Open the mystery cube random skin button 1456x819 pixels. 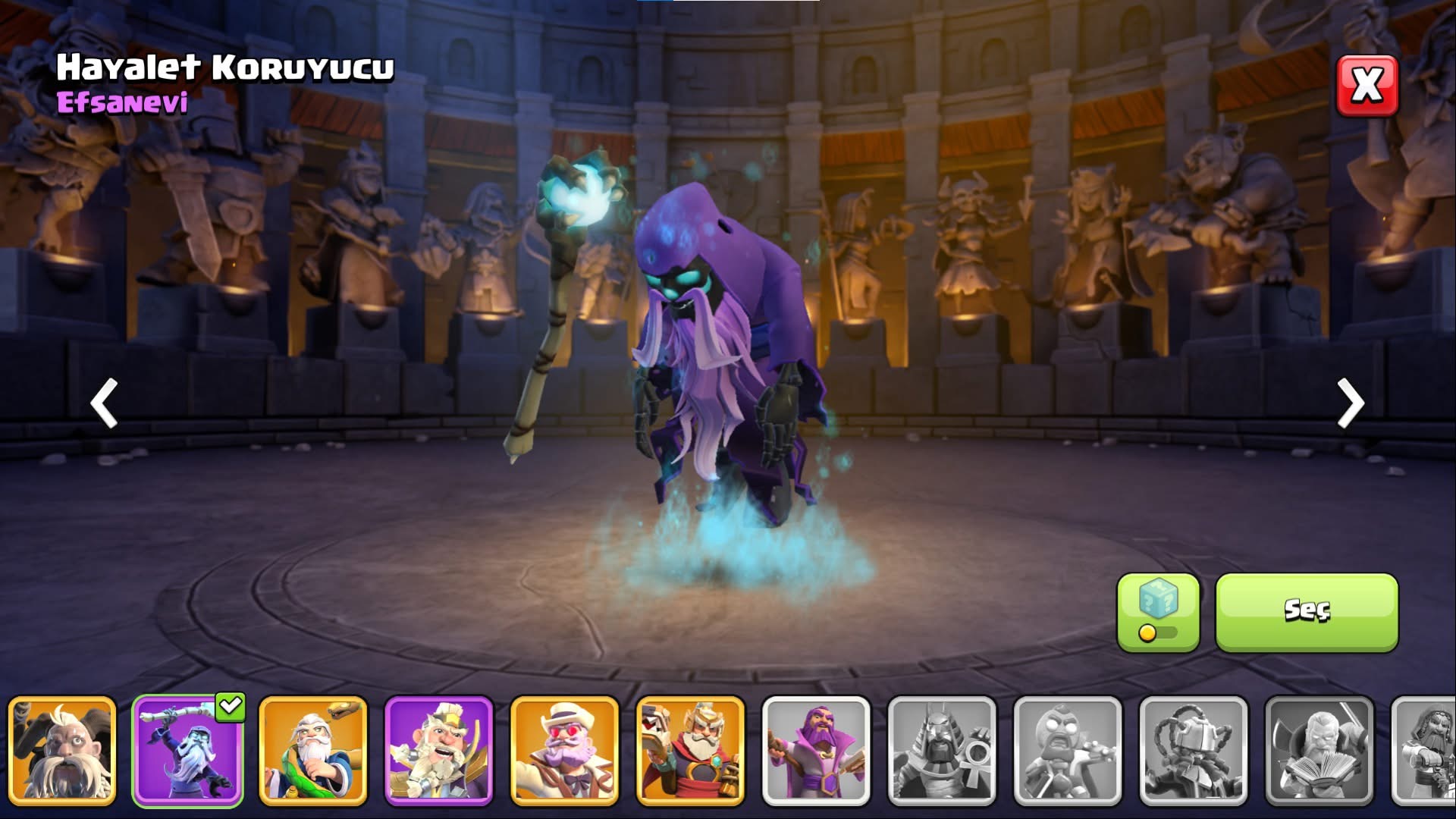pyautogui.click(x=1158, y=612)
